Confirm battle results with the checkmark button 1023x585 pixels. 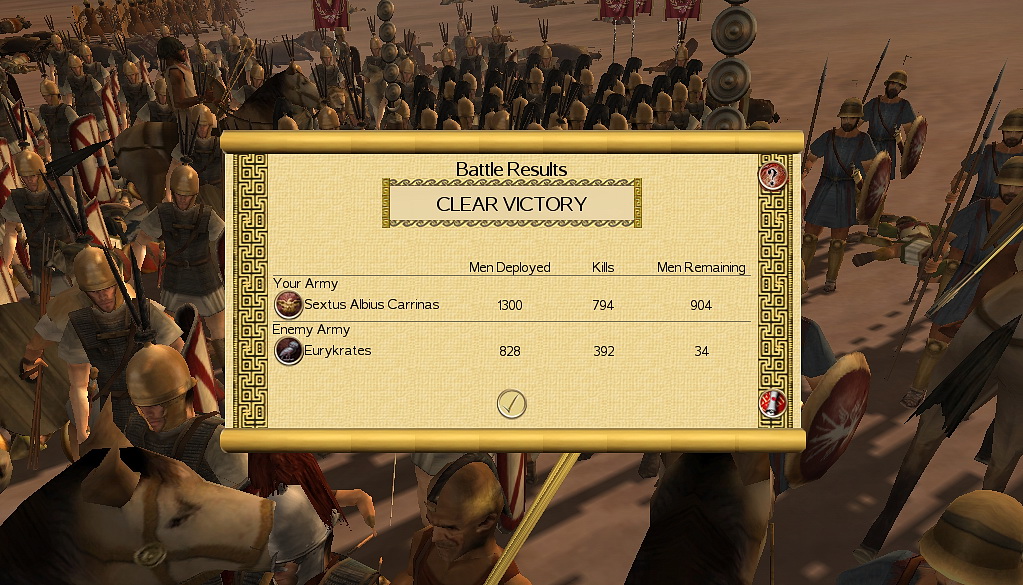tap(511, 403)
